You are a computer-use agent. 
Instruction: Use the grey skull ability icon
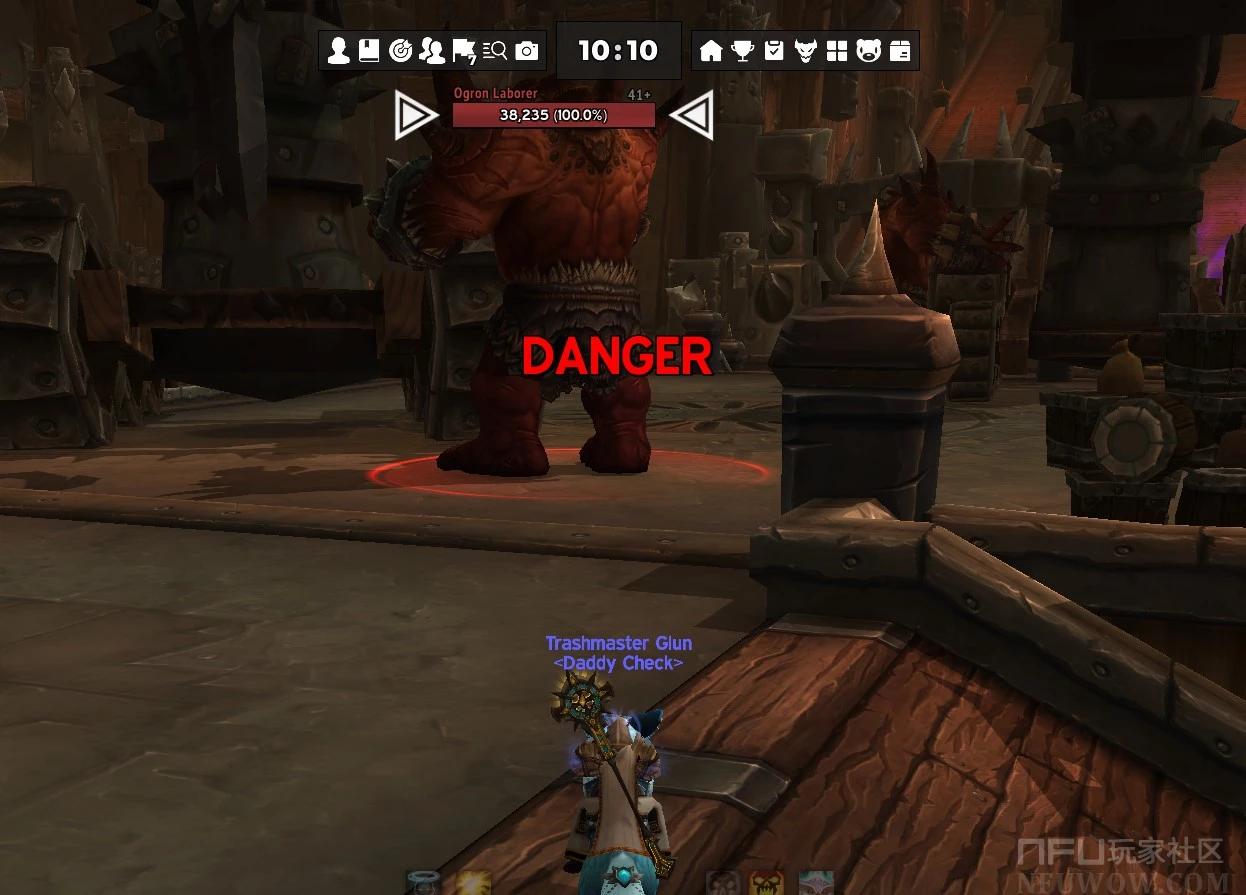pyautogui.click(x=722, y=883)
